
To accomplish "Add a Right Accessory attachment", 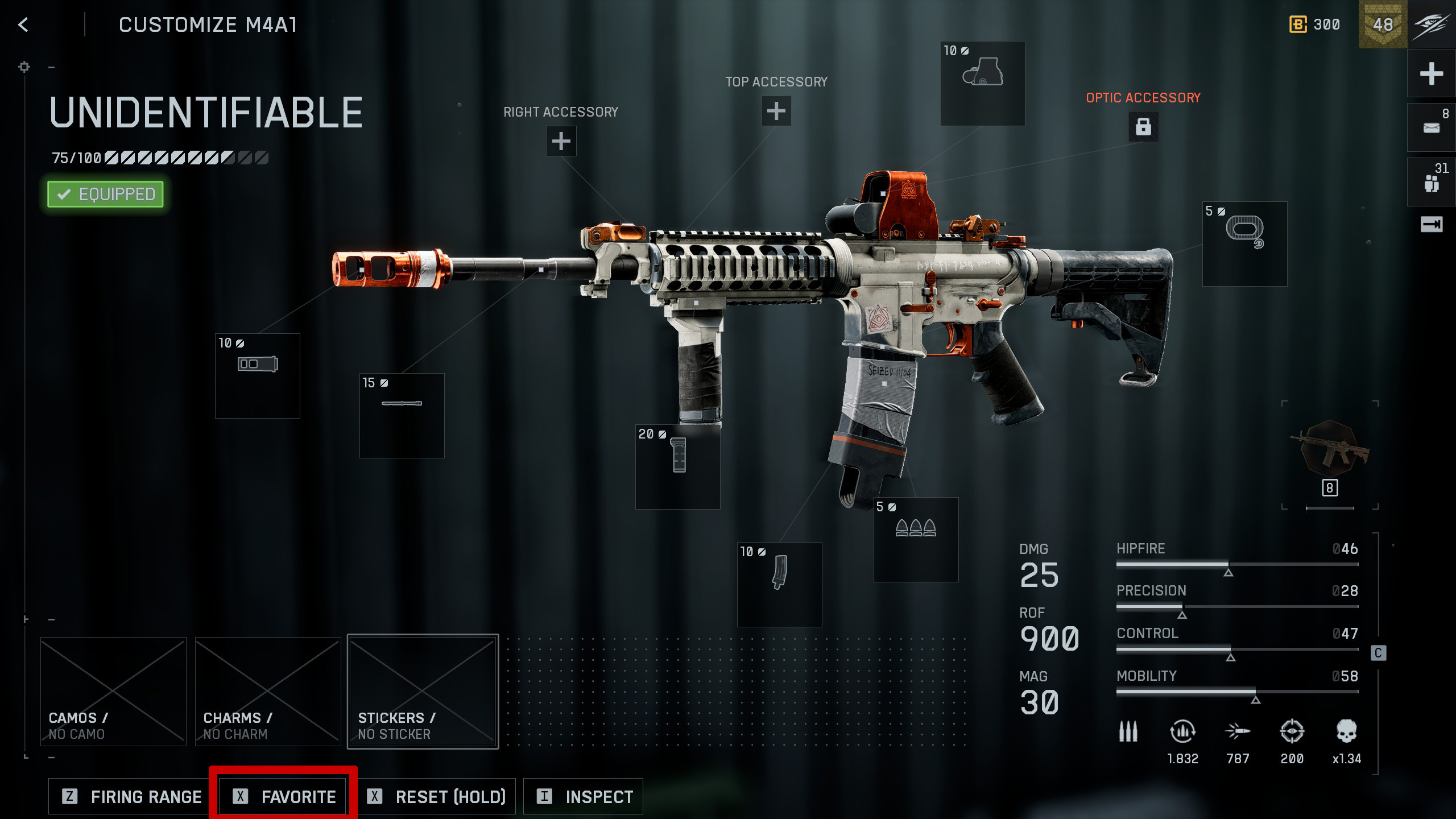I will click(561, 141).
